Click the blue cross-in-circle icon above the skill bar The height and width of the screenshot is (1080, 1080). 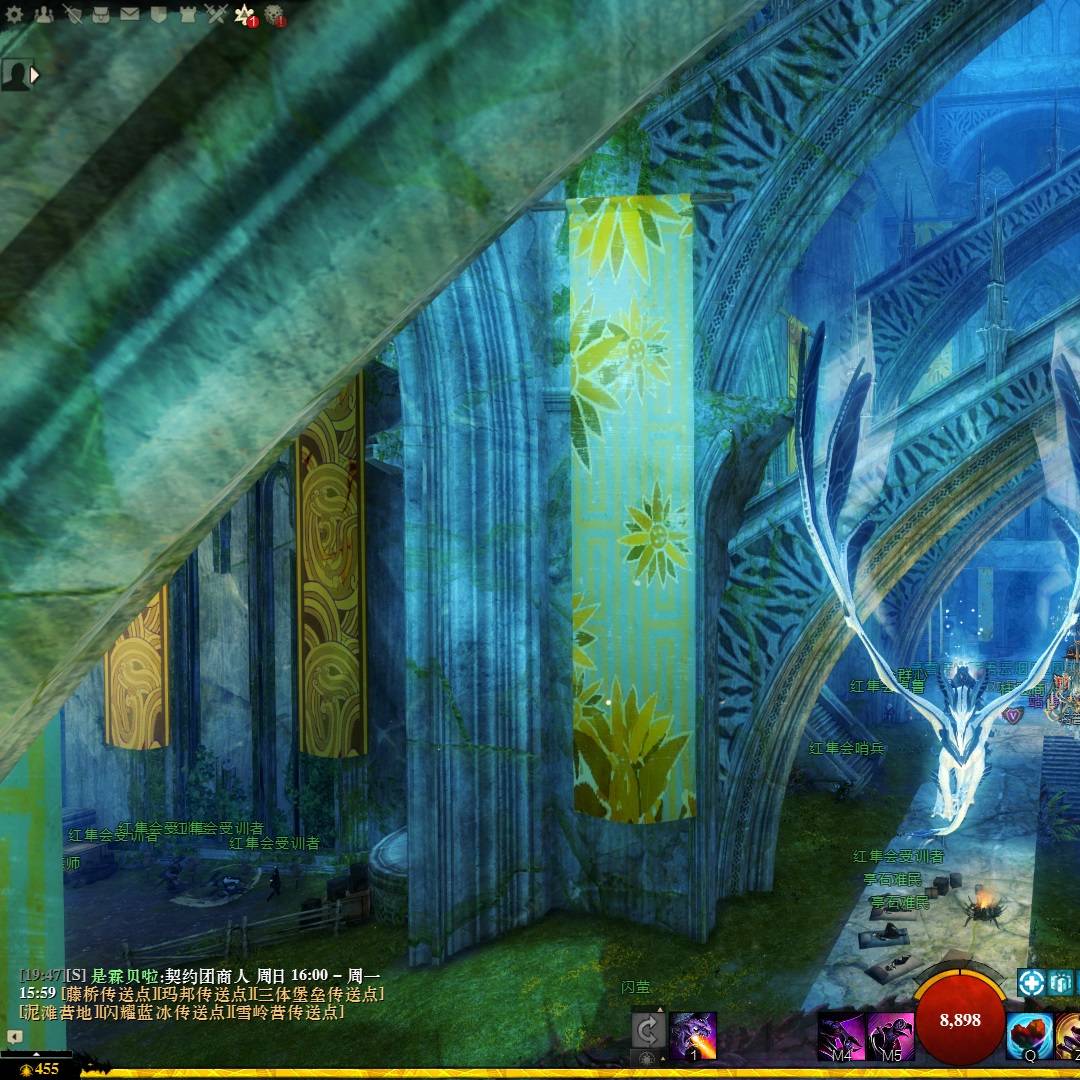pyautogui.click(x=1031, y=982)
